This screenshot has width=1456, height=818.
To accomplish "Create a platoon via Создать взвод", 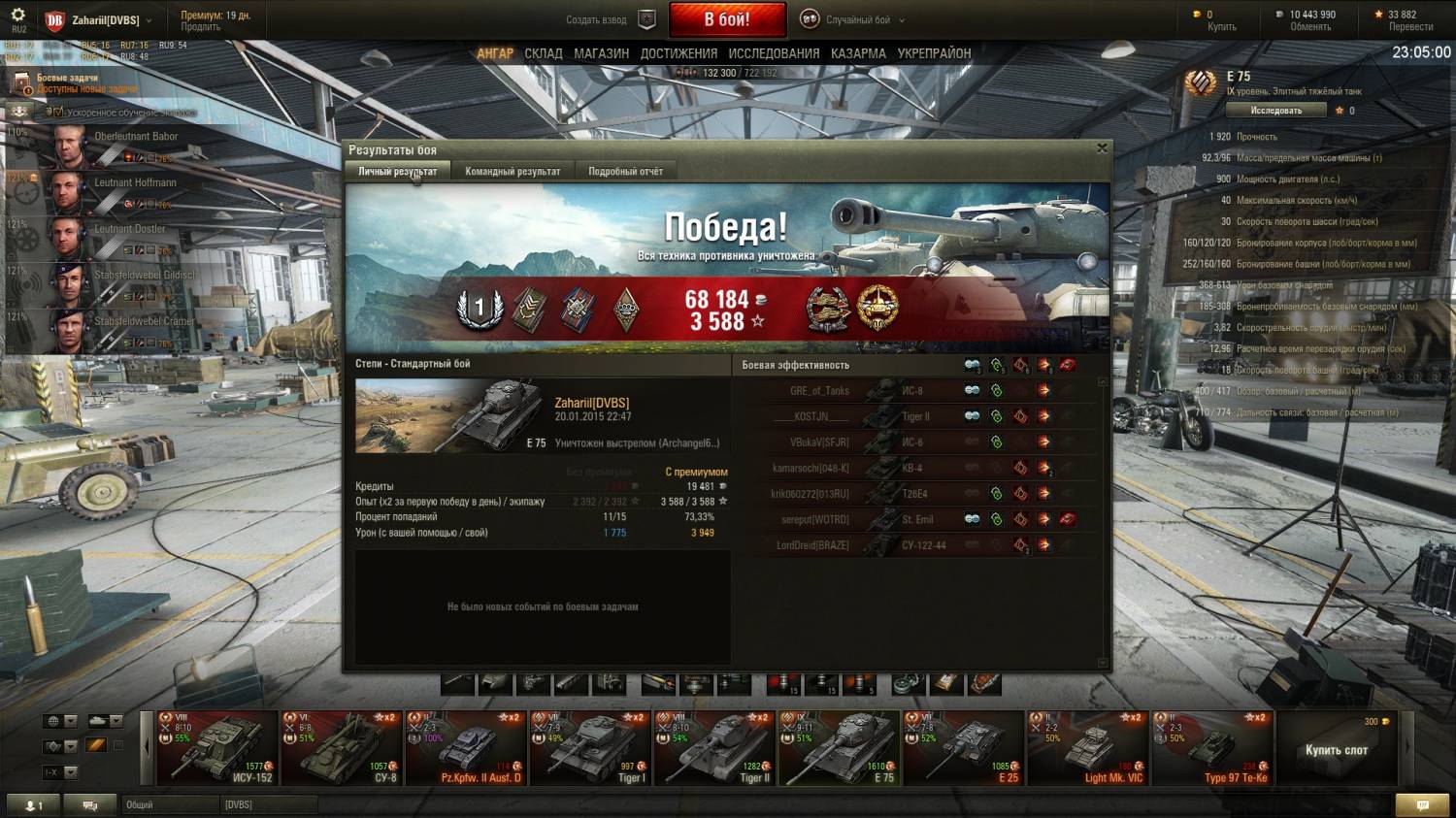I will (x=611, y=19).
